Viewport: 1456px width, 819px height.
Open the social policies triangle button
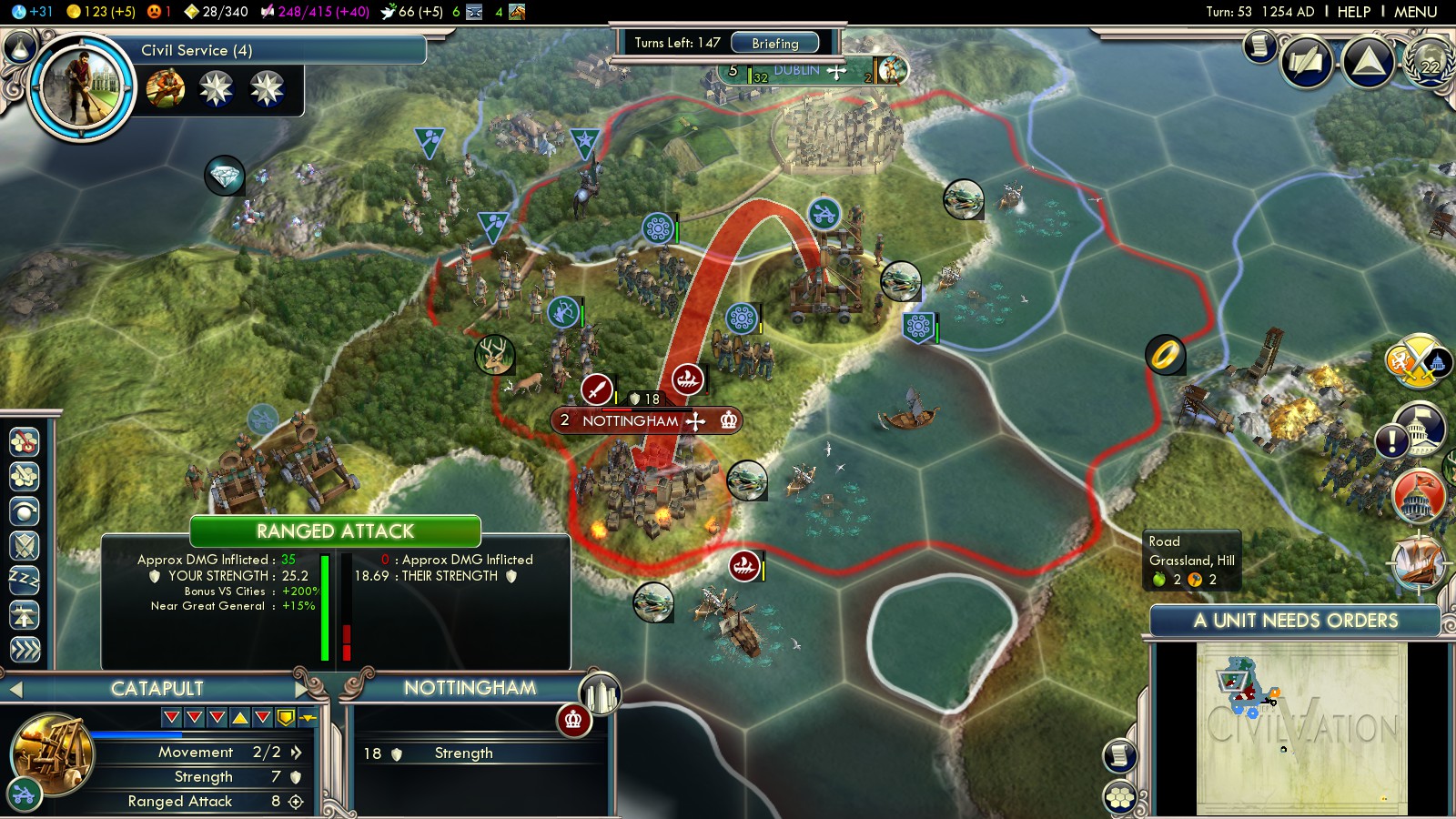1368,62
